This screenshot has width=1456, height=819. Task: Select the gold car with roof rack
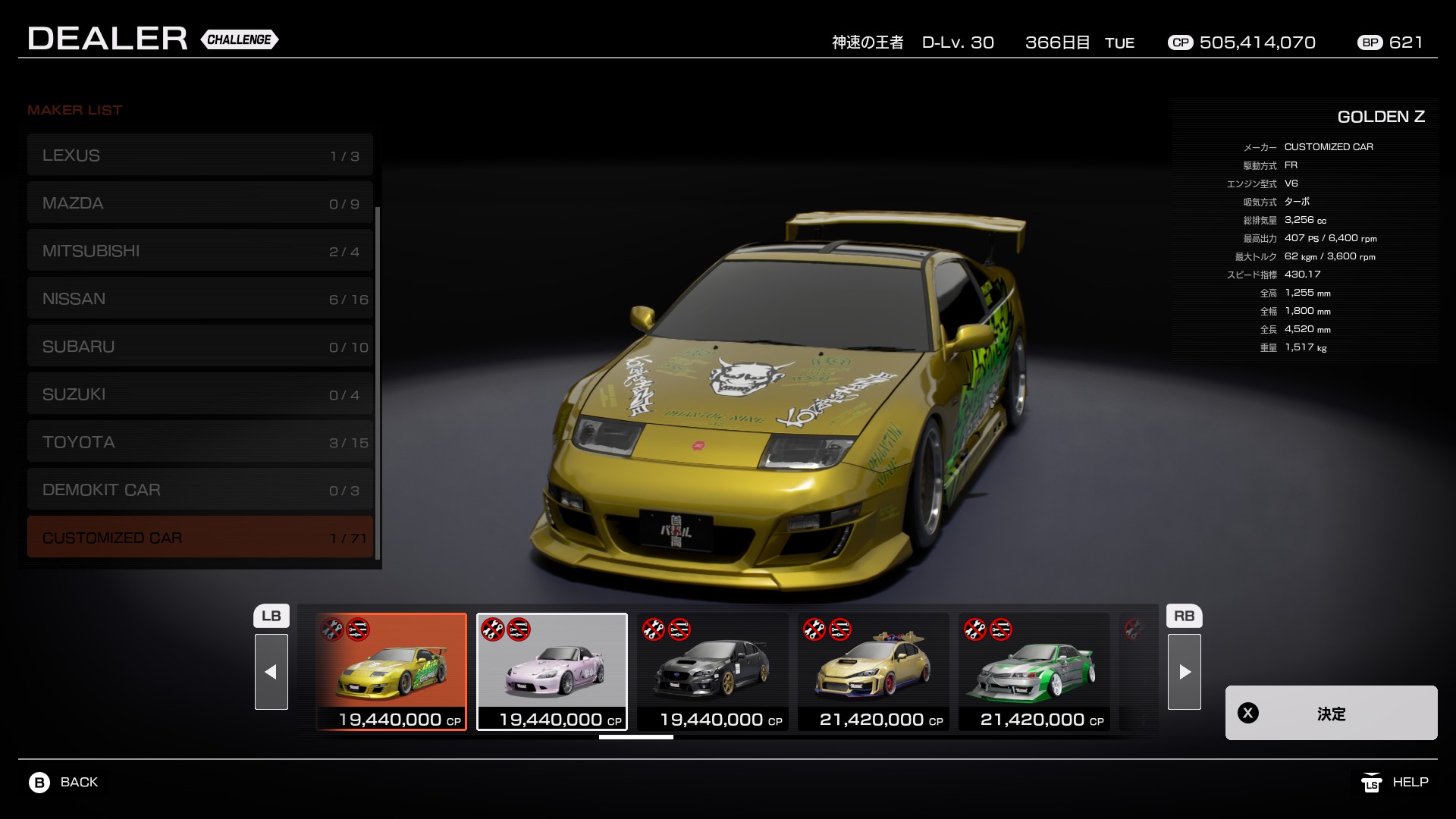[874, 672]
